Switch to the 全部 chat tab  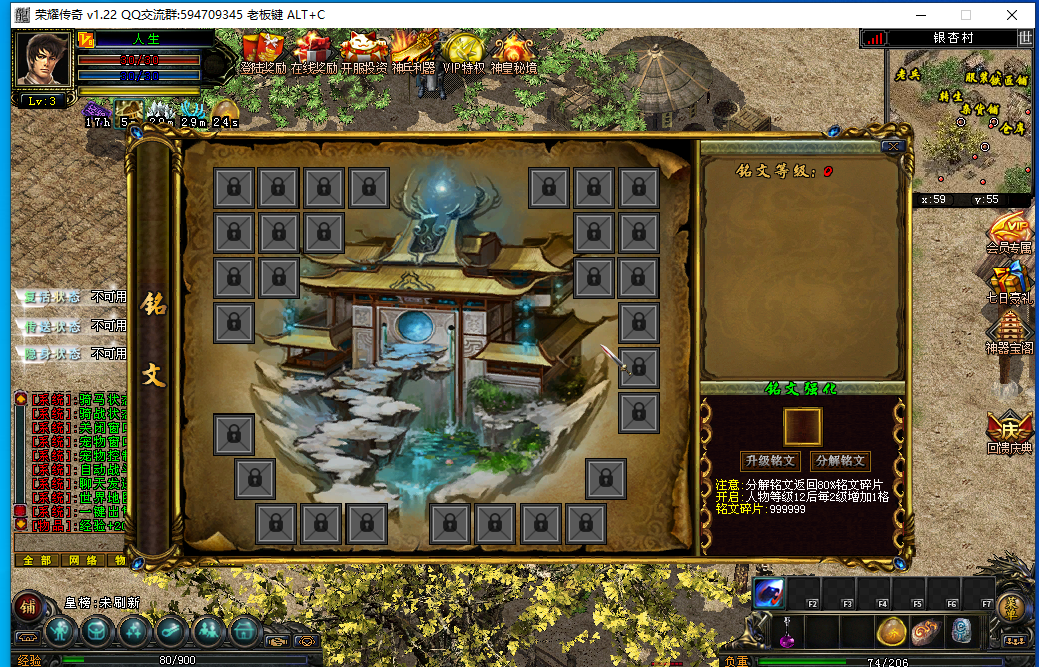[36, 560]
